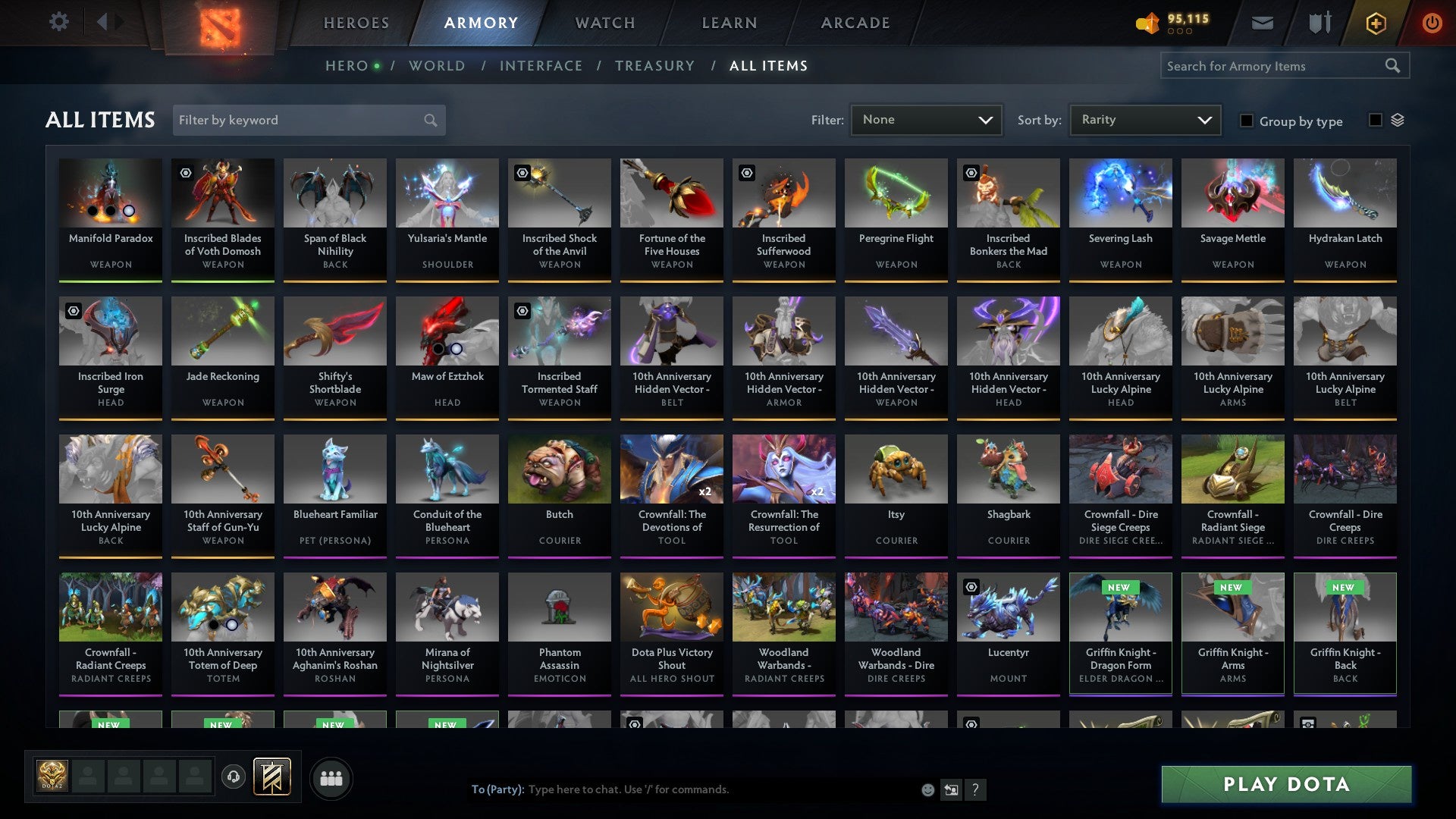Switch to the WATCH tab
Image resolution: width=1456 pixels, height=819 pixels.
(x=604, y=23)
